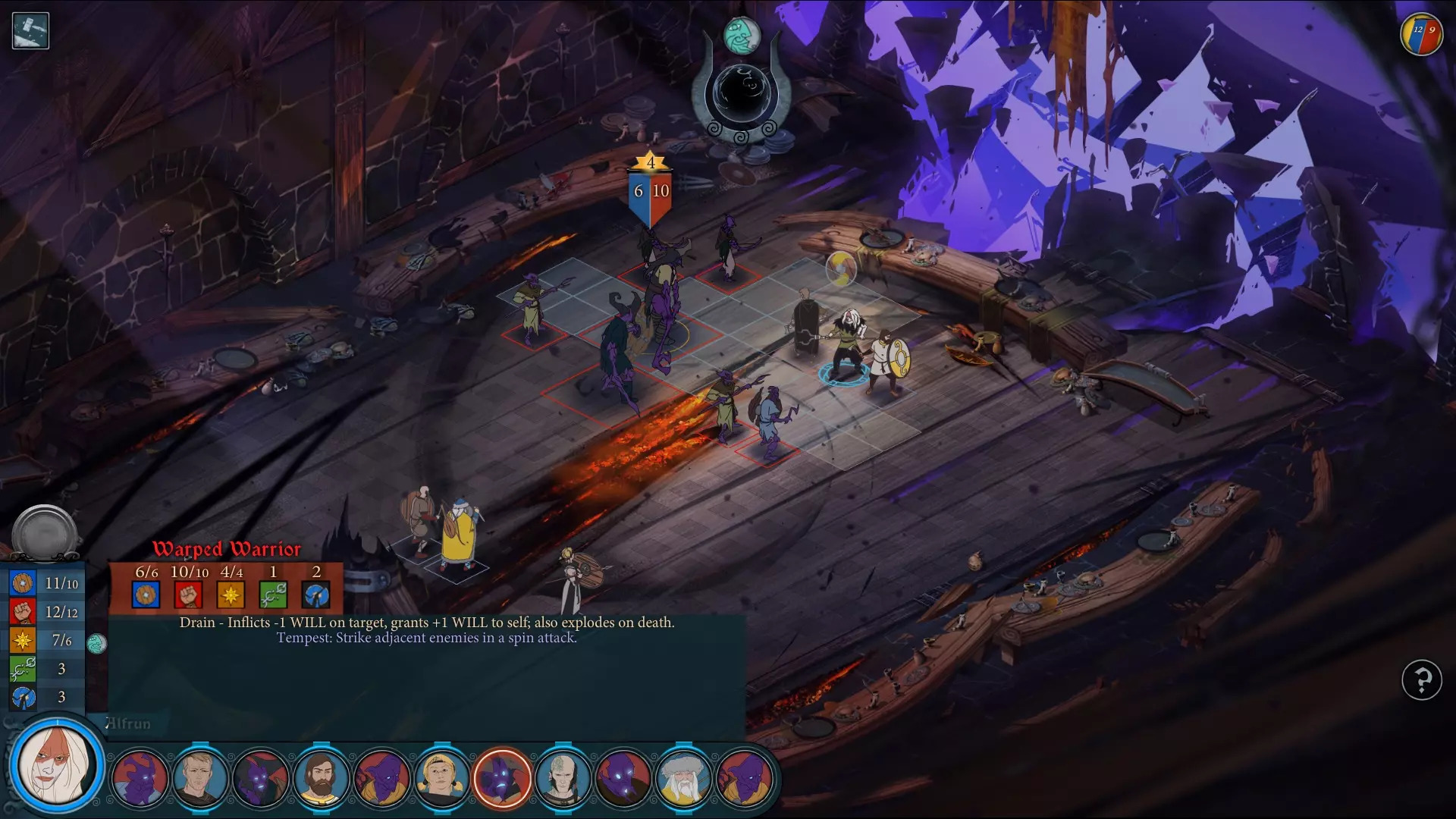Click the red-ringed enemy turn portrait
The width and height of the screenshot is (1456, 819).
pos(502,778)
